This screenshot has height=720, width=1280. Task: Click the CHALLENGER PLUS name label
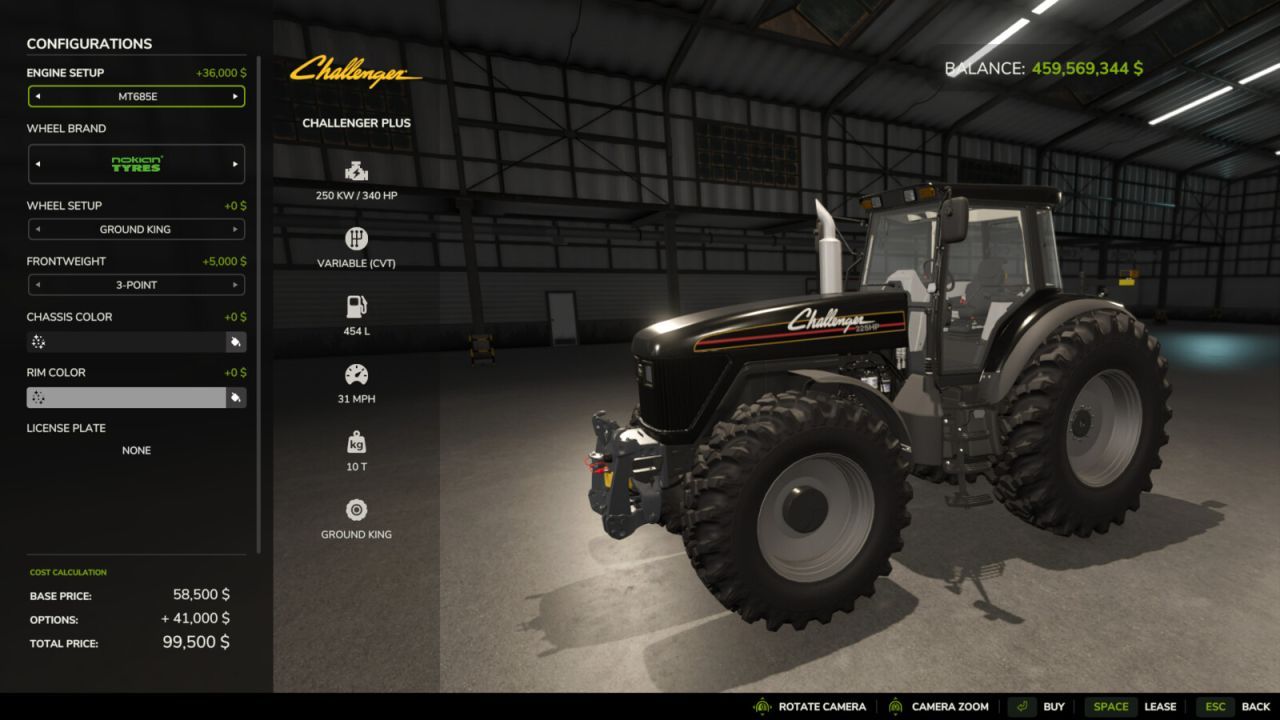(x=357, y=123)
